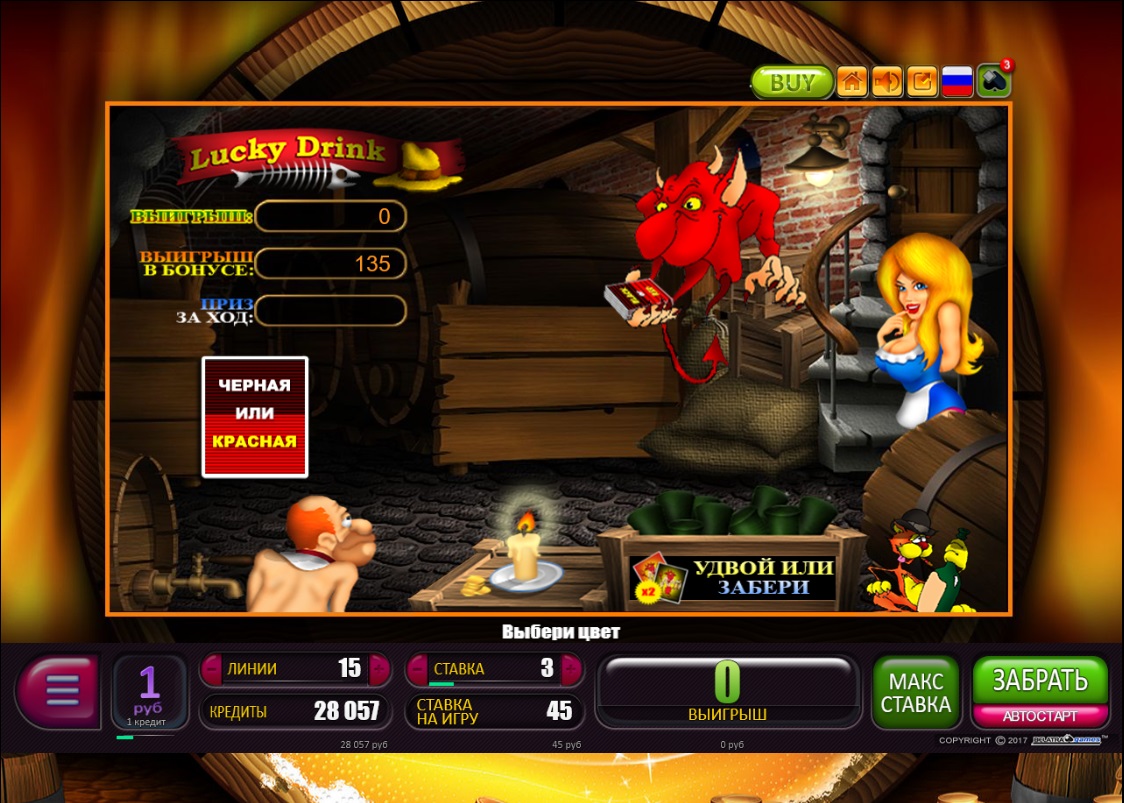Choose the red color option (КРАСНАЯ)
Viewport: 1124px width, 803px height.
click(255, 441)
